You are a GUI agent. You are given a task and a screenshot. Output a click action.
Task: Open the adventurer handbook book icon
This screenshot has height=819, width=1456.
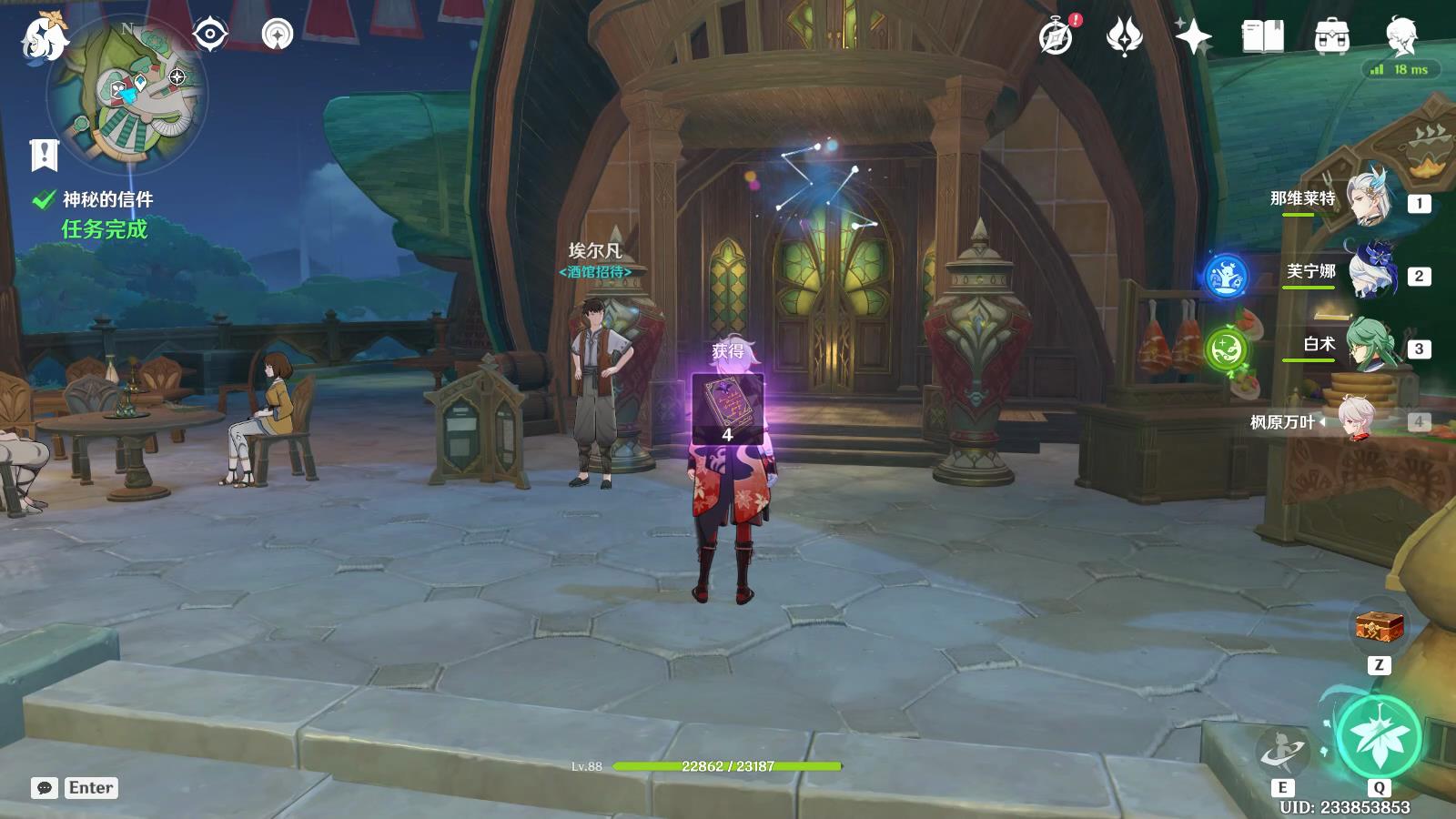[1262, 36]
